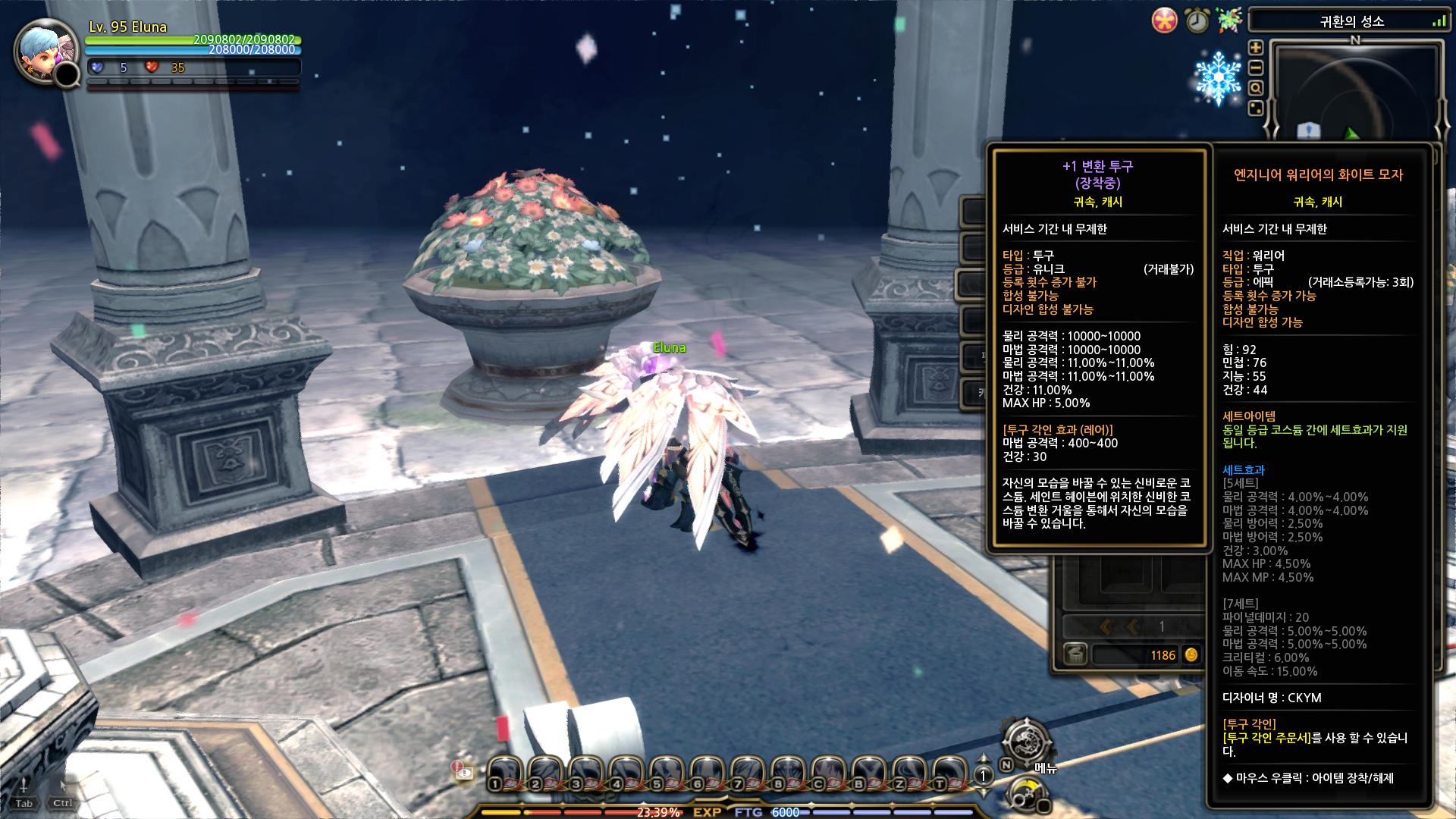The width and height of the screenshot is (1456, 819).
Task: Go to the previous inventory page arrow
Action: tap(1133, 626)
